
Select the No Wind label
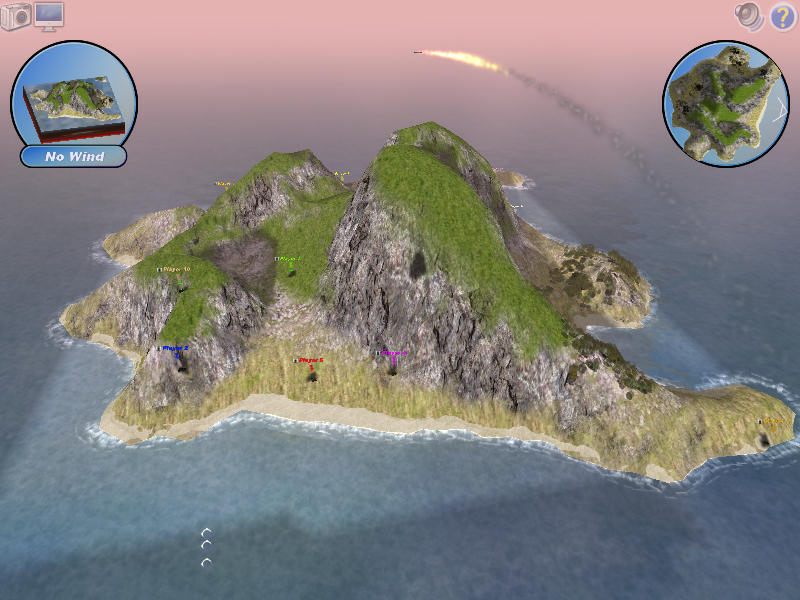pos(74,157)
